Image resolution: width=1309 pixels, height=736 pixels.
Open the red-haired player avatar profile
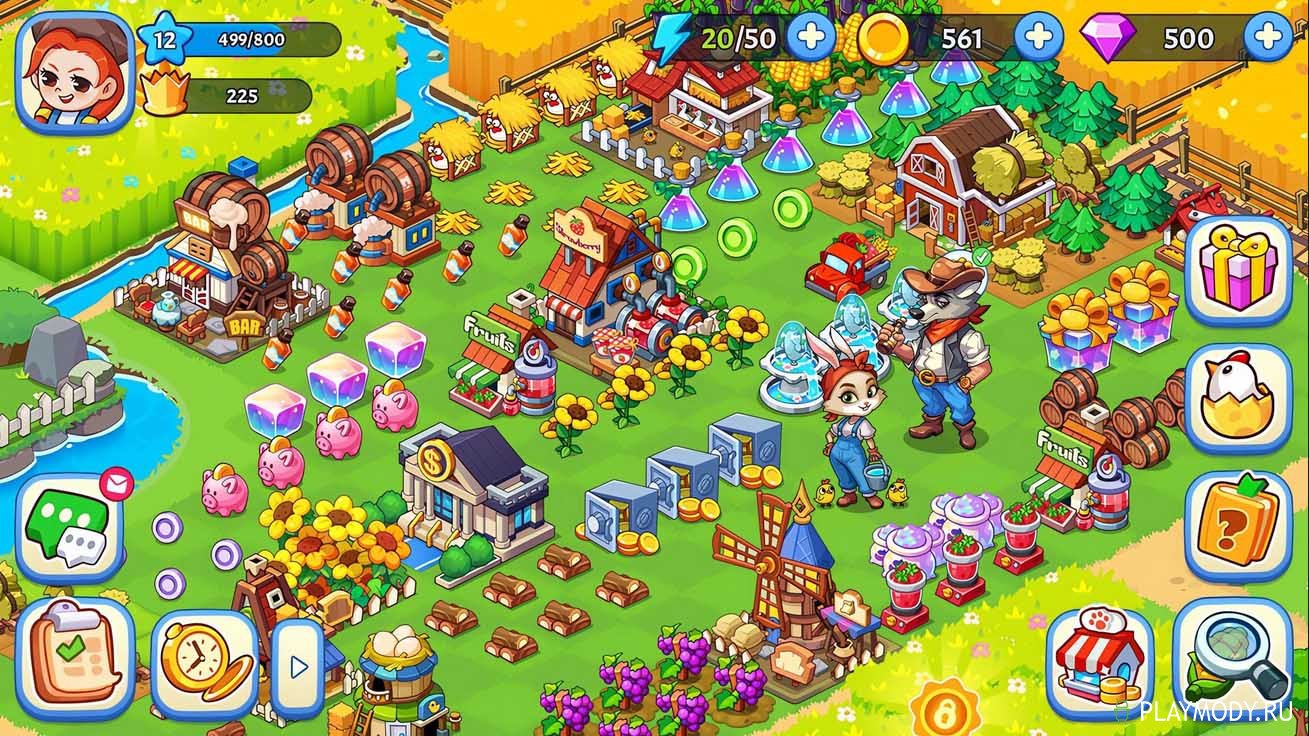pyautogui.click(x=75, y=72)
